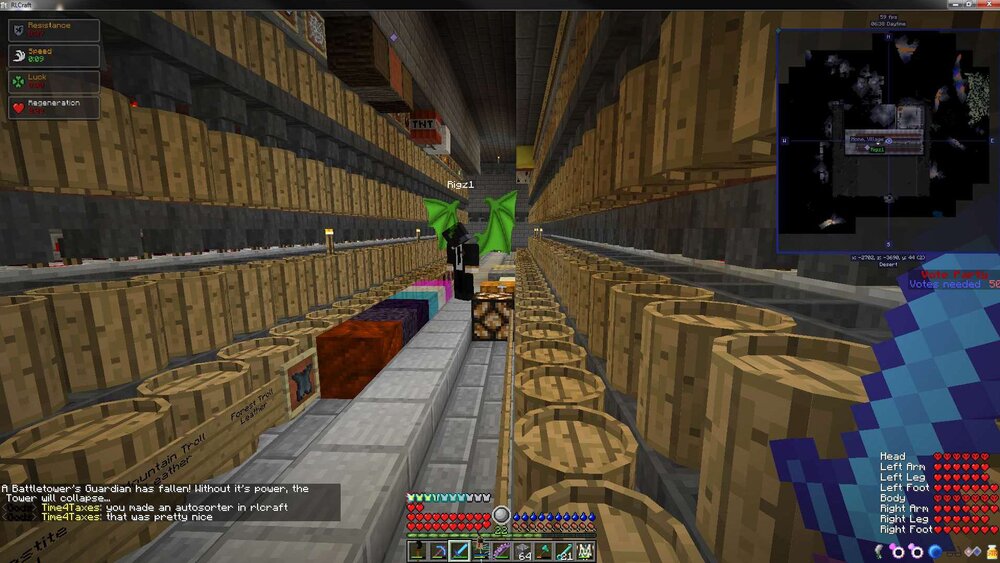Viewport: 1000px width, 563px height.
Task: Click the Resistance status effect icon
Action: 17,30
